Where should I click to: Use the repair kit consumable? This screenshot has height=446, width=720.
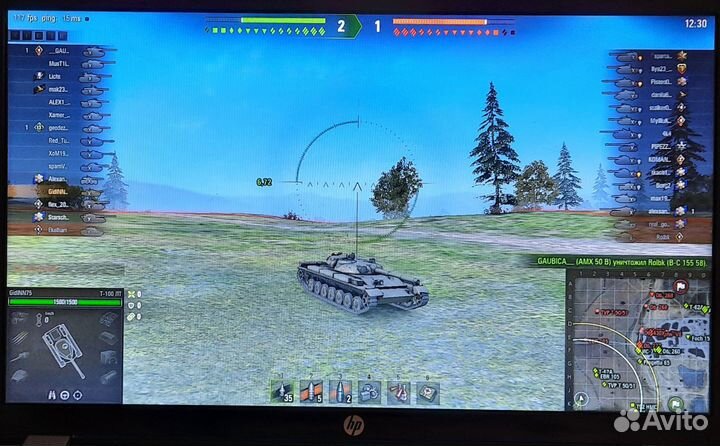(x=370, y=390)
